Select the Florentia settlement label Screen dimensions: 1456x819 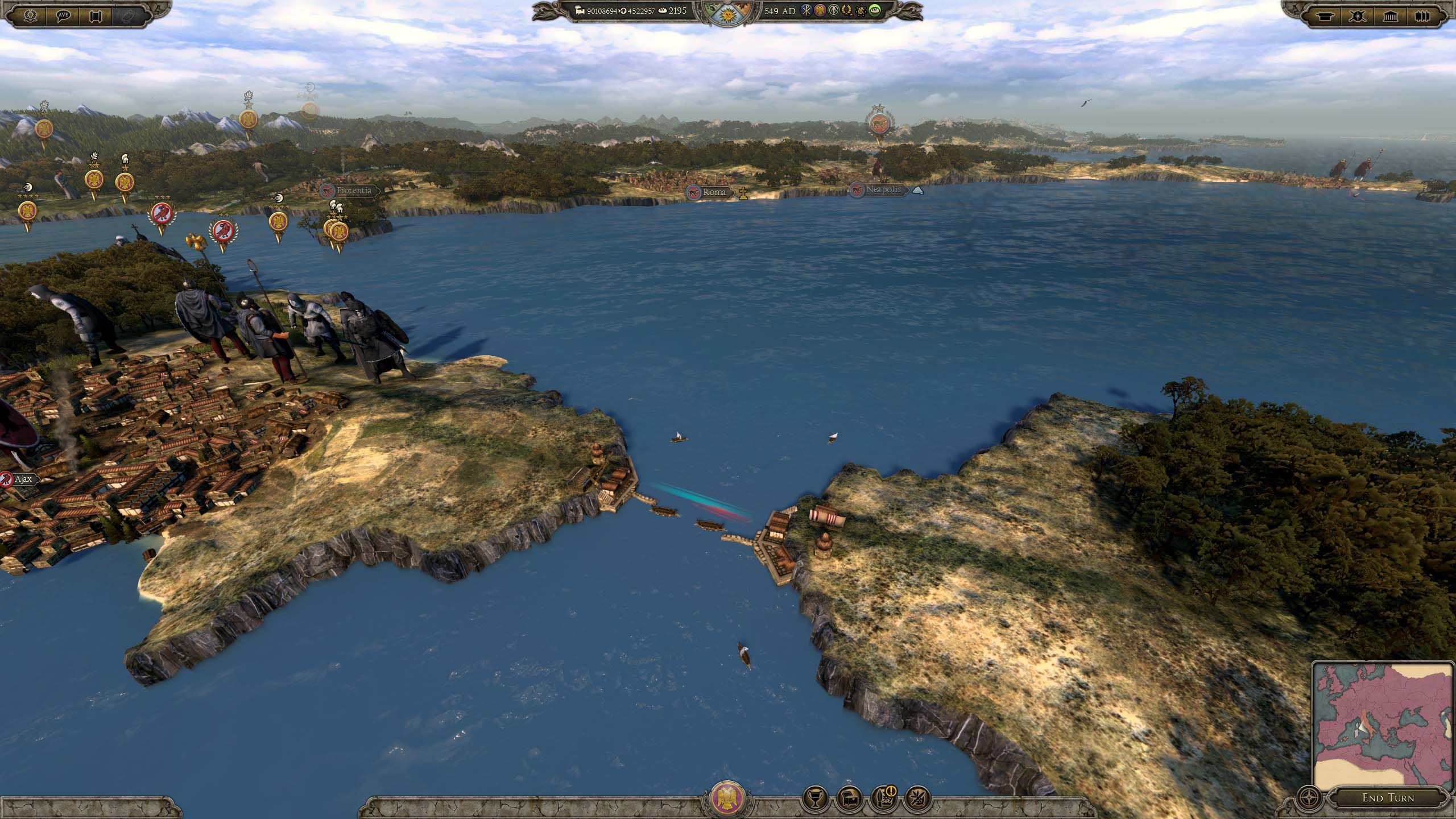pos(353,191)
